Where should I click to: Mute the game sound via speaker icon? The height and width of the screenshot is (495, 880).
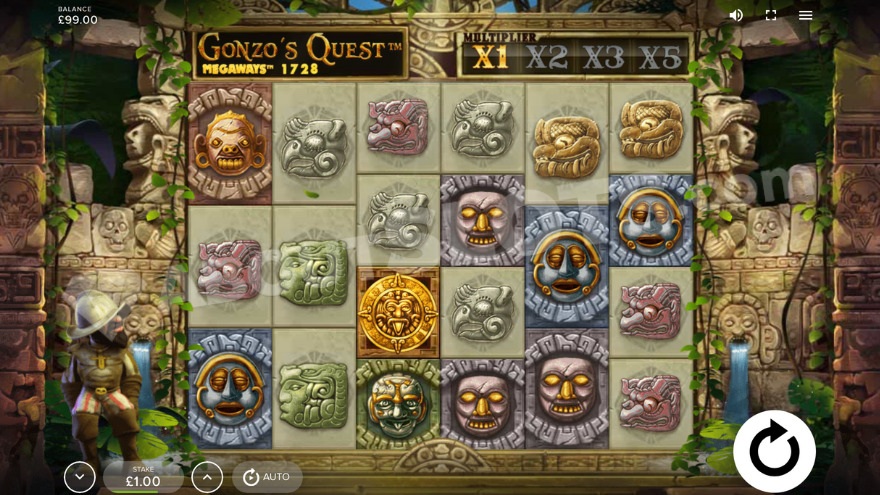point(736,15)
